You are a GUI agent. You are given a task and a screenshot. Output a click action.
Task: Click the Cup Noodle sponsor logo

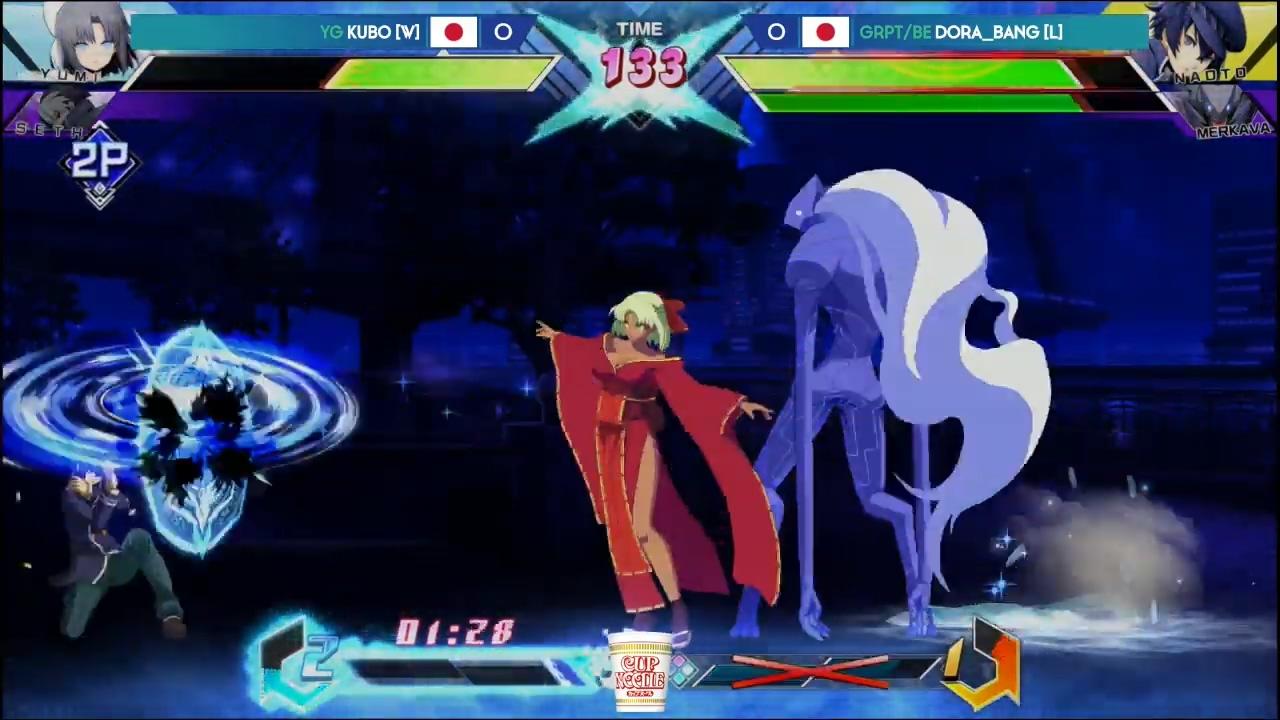point(640,668)
